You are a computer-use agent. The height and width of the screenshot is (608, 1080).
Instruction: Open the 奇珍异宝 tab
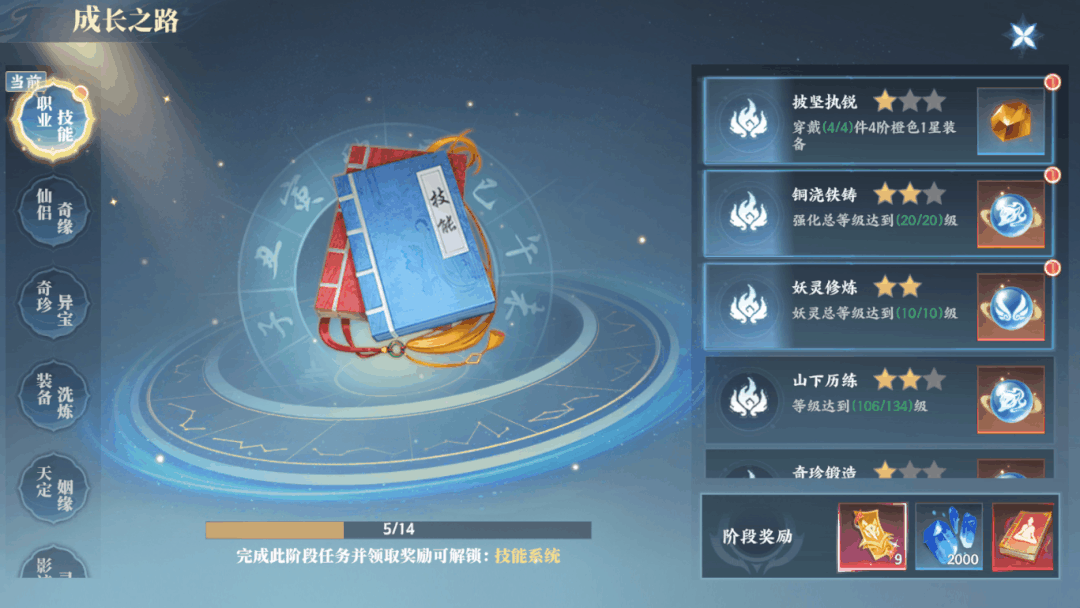tap(55, 302)
